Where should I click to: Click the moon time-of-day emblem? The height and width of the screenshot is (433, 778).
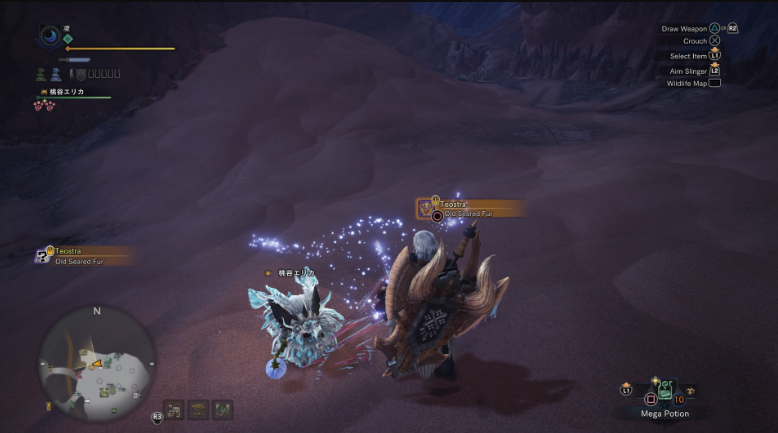(50, 36)
